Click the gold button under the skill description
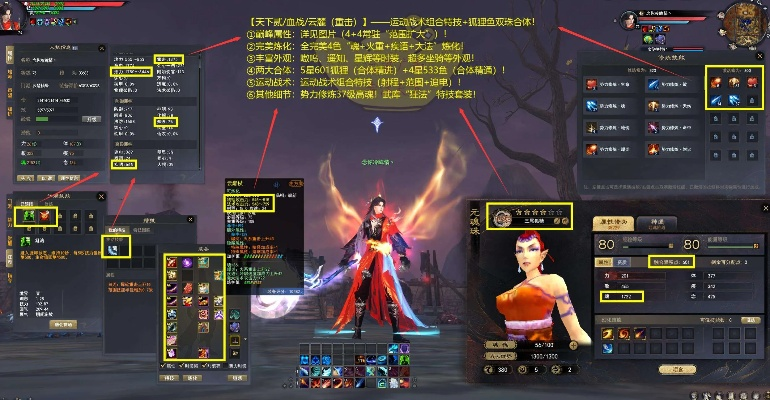Image resolution: width=770 pixels, height=400 pixels. (63, 325)
